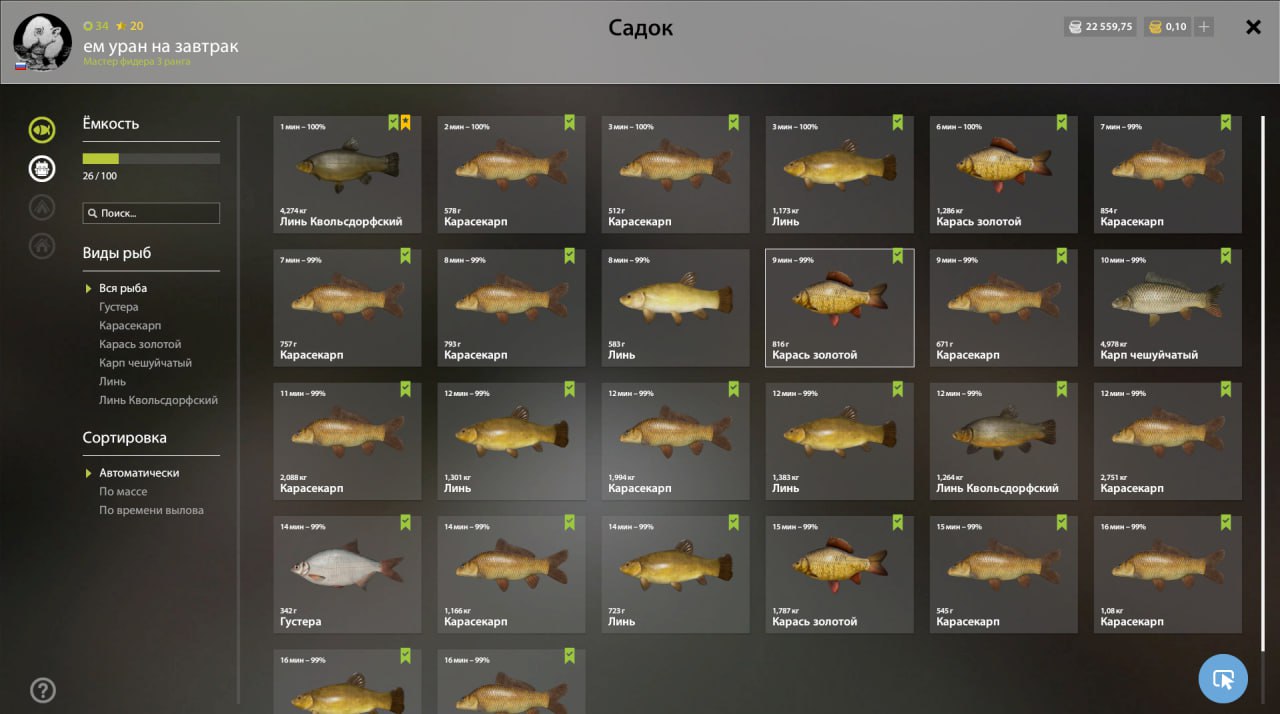Choose Автоматически sorting
Viewport: 1280px width, 714px height.
click(x=139, y=473)
